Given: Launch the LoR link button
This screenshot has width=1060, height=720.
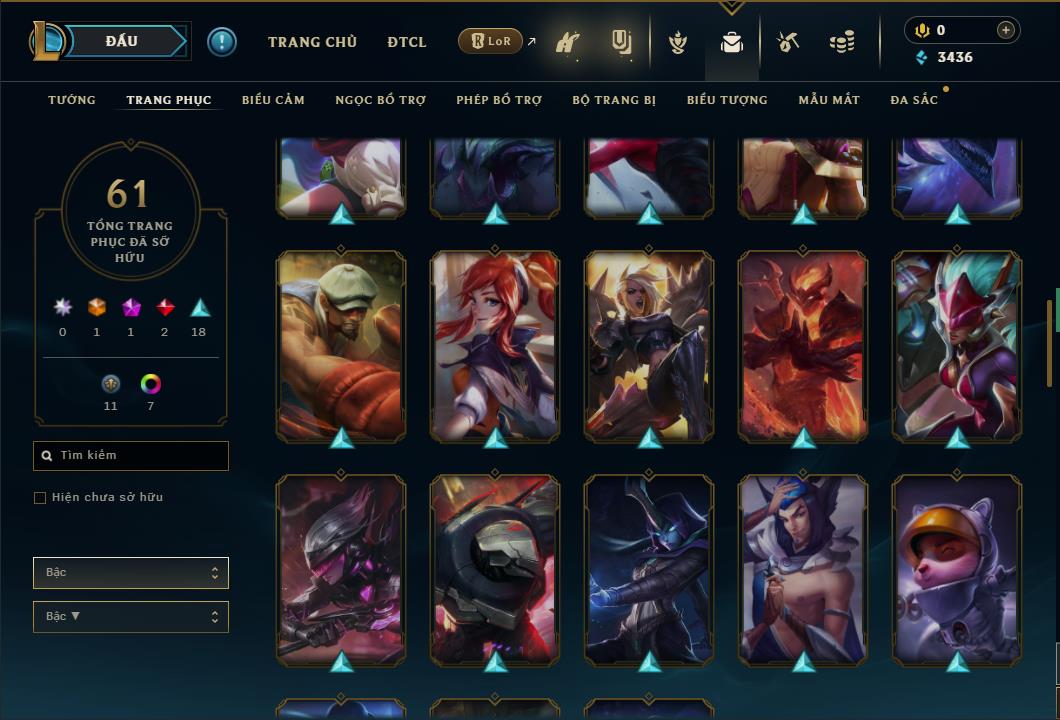Looking at the screenshot, I should click(491, 41).
